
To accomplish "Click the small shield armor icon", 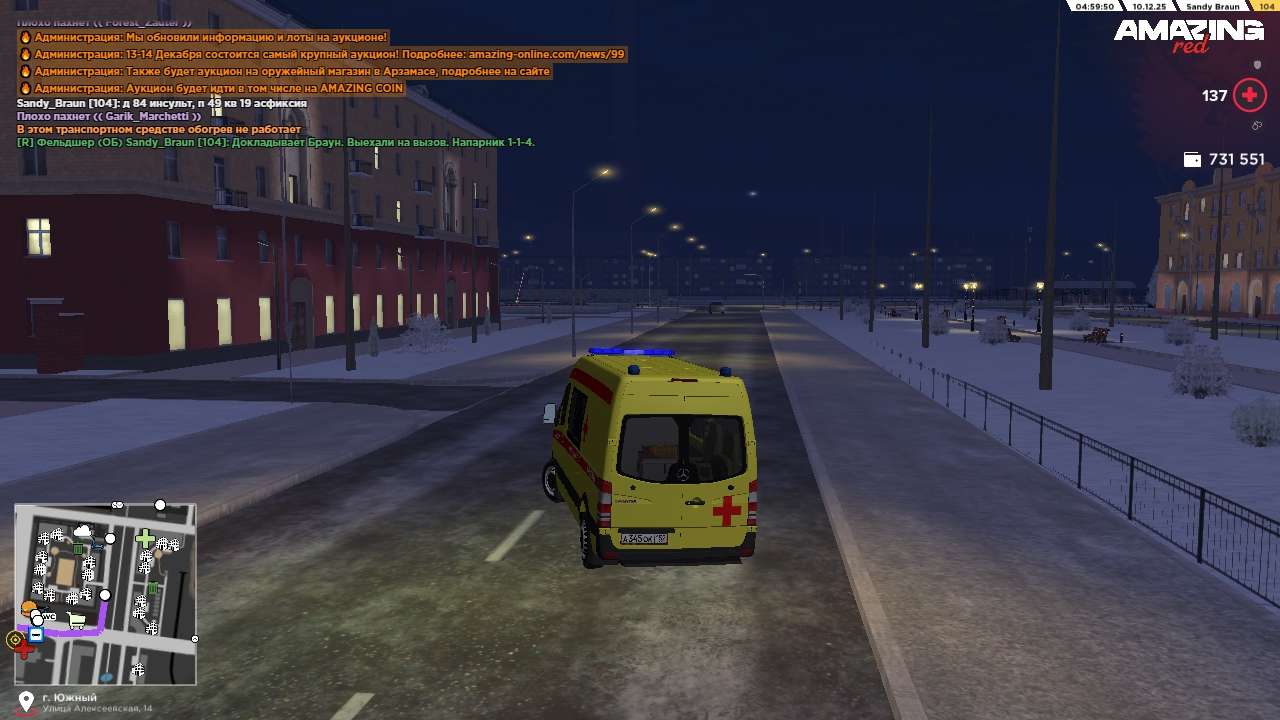I will (1257, 65).
